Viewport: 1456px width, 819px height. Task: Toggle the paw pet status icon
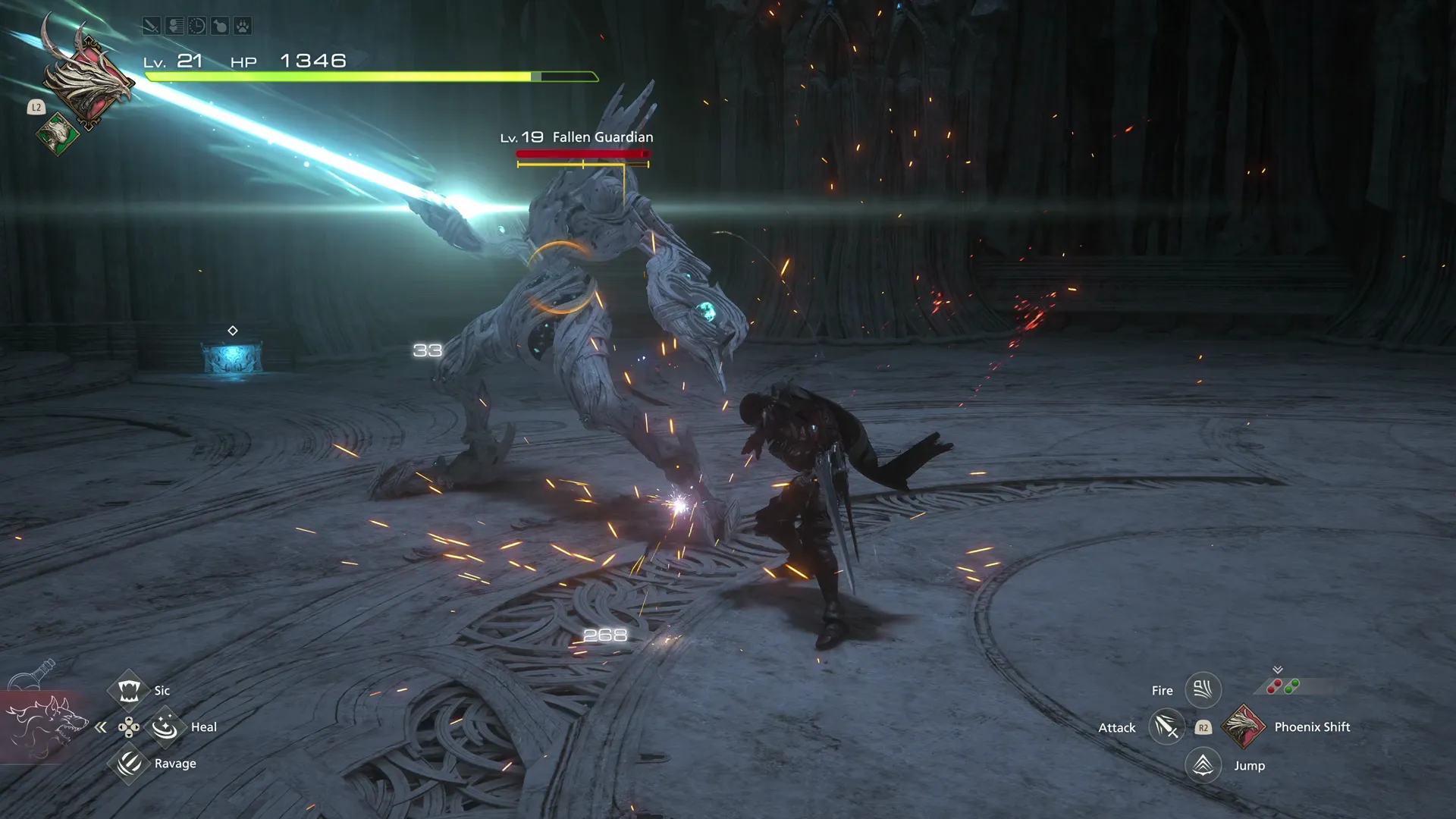pyautogui.click(x=242, y=27)
